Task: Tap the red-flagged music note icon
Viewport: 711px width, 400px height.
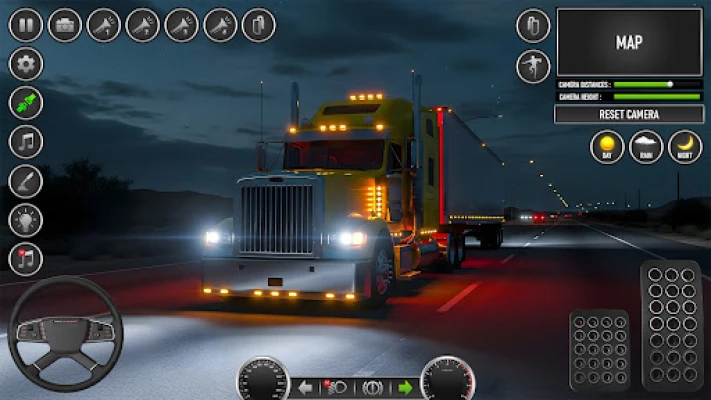Action: coord(26,259)
